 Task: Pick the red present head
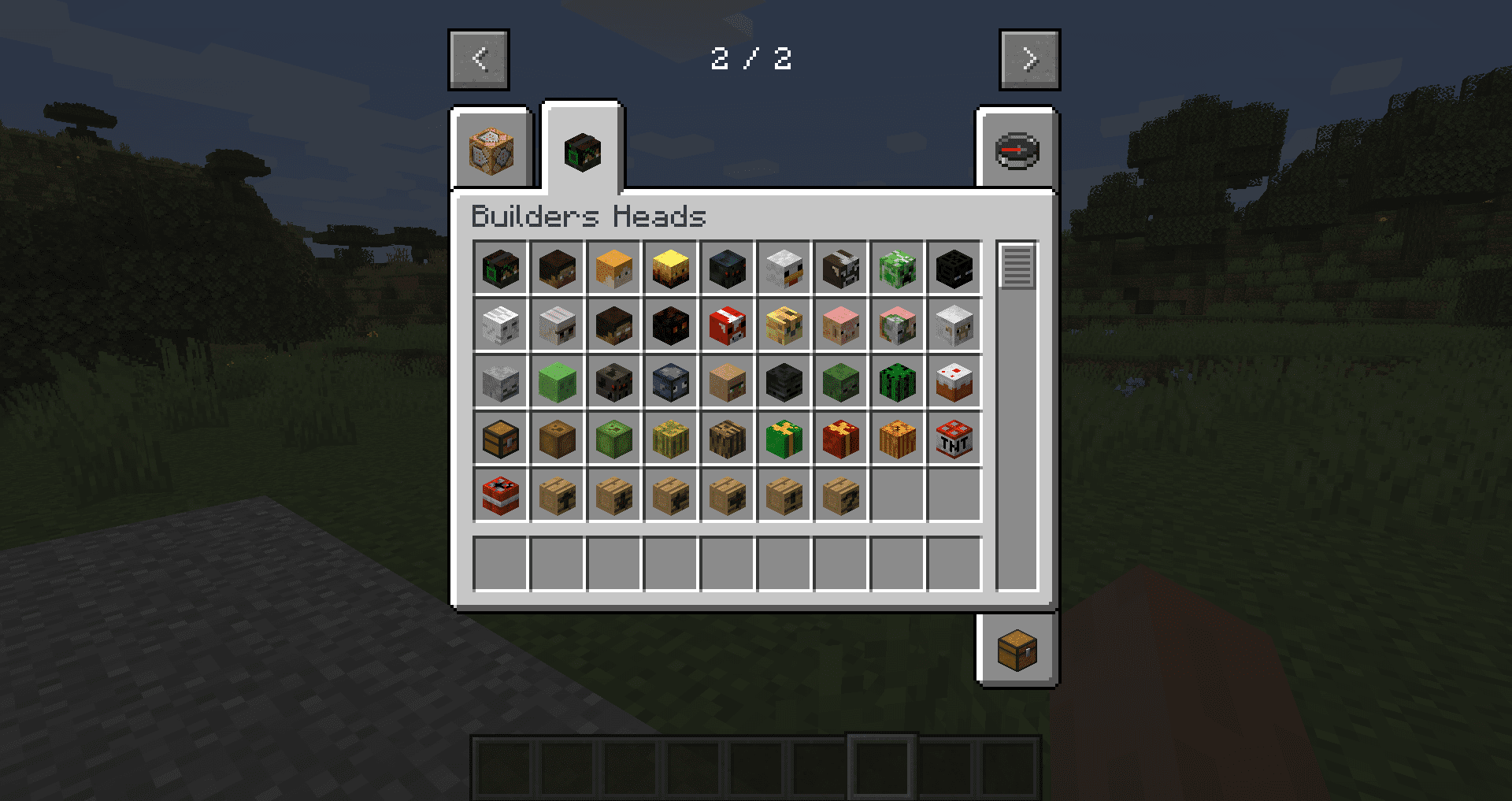point(841,439)
